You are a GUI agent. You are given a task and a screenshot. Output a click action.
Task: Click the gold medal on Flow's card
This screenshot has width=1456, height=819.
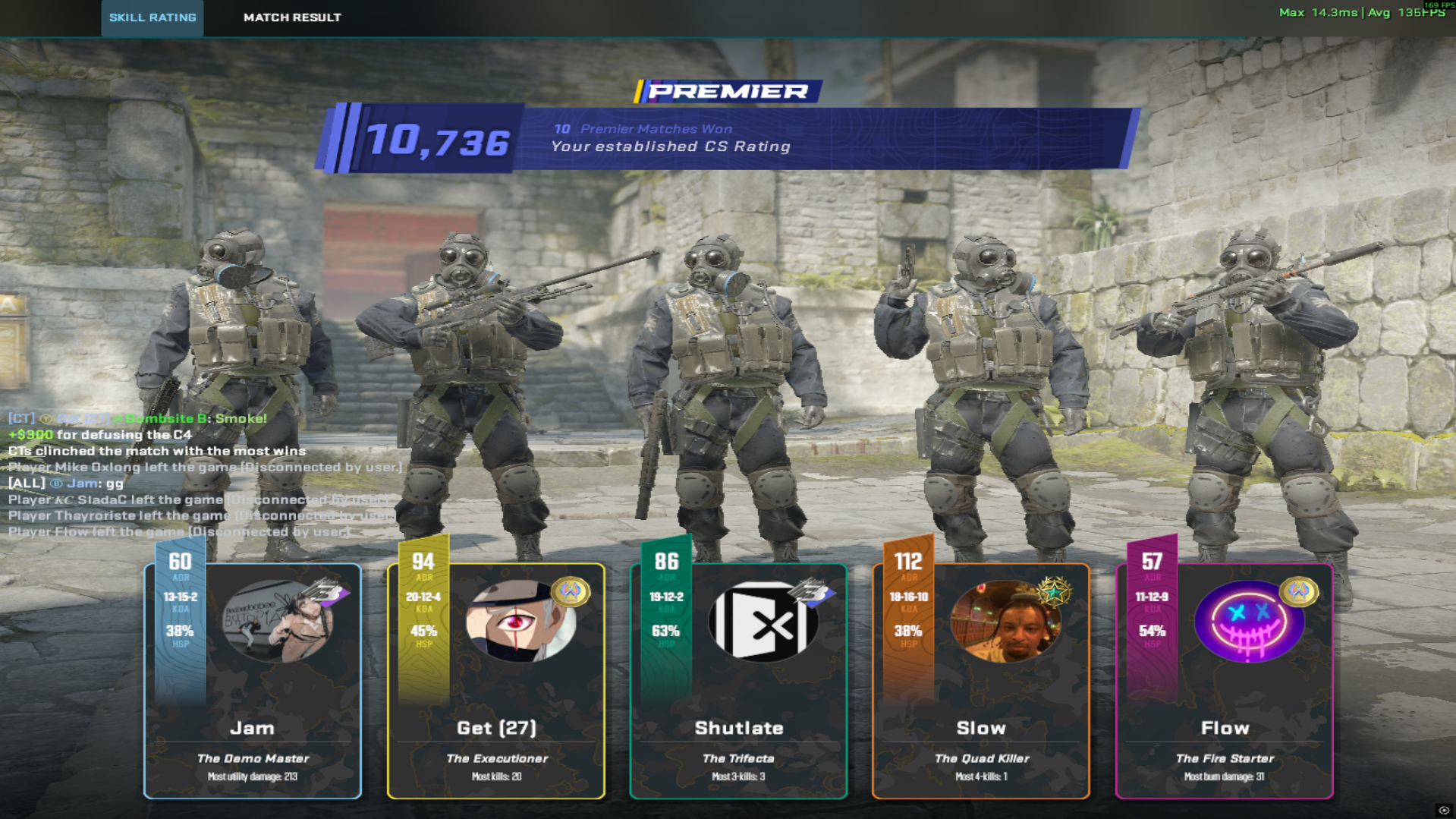1298,592
